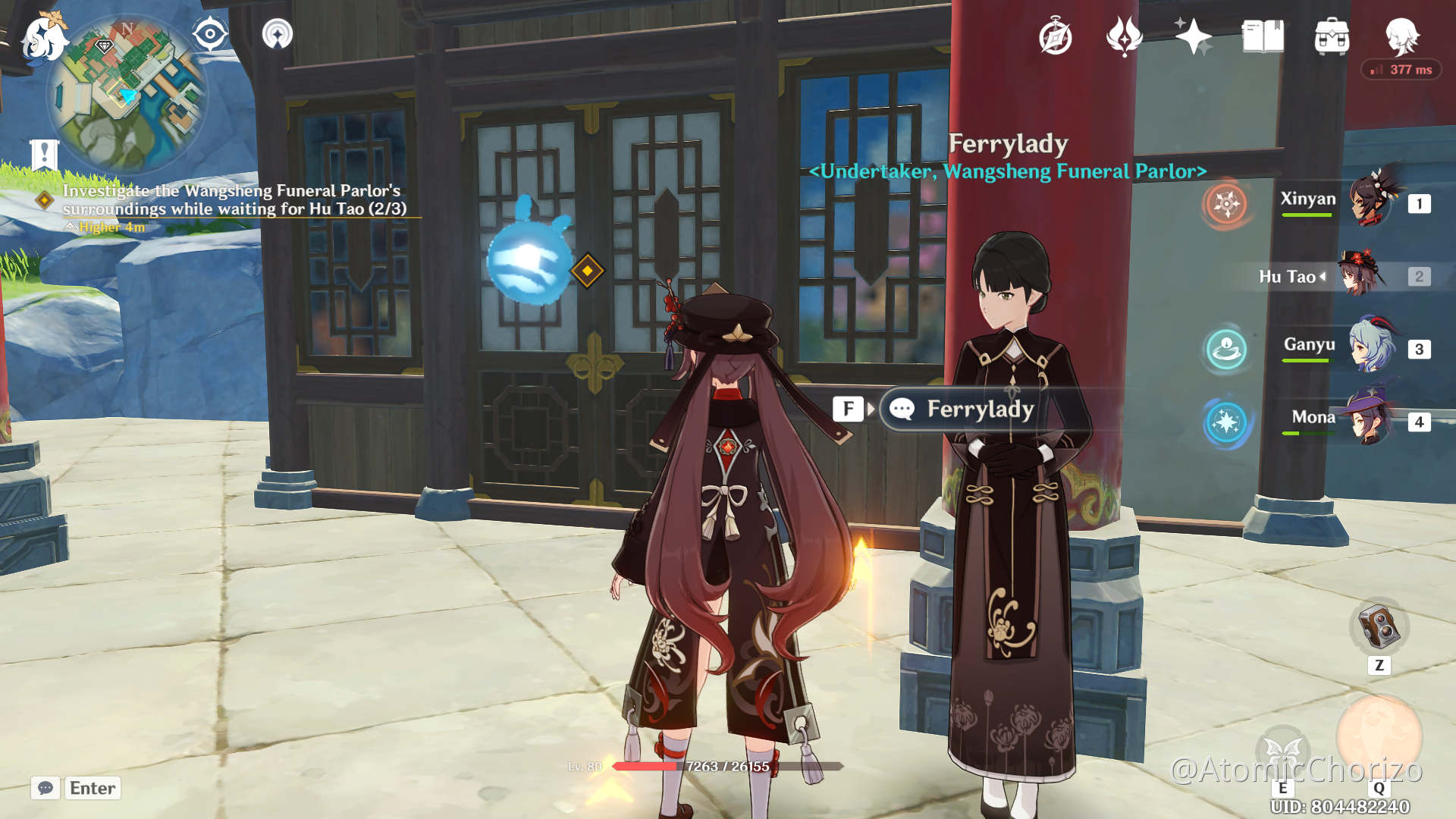The height and width of the screenshot is (819, 1456).
Task: Open the events compass icon
Action: pyautogui.click(x=1055, y=36)
